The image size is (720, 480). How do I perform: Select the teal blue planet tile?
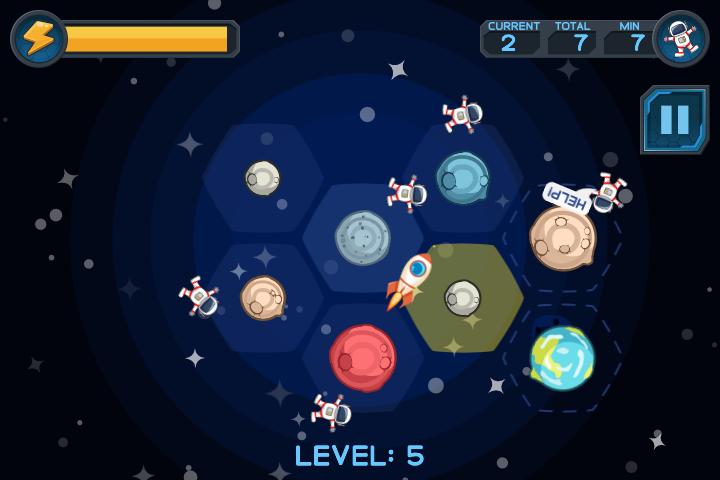[x=462, y=177]
